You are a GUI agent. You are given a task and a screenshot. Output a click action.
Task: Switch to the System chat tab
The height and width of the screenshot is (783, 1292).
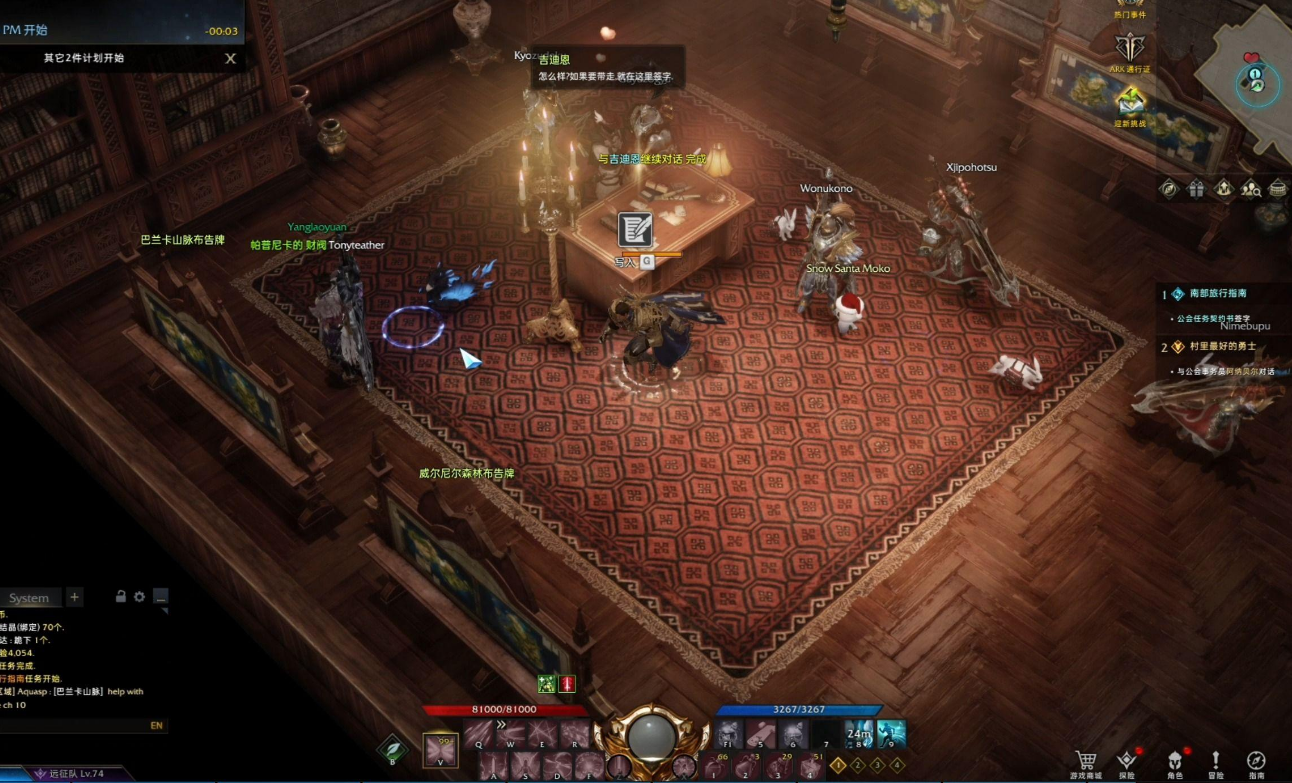(x=29, y=598)
